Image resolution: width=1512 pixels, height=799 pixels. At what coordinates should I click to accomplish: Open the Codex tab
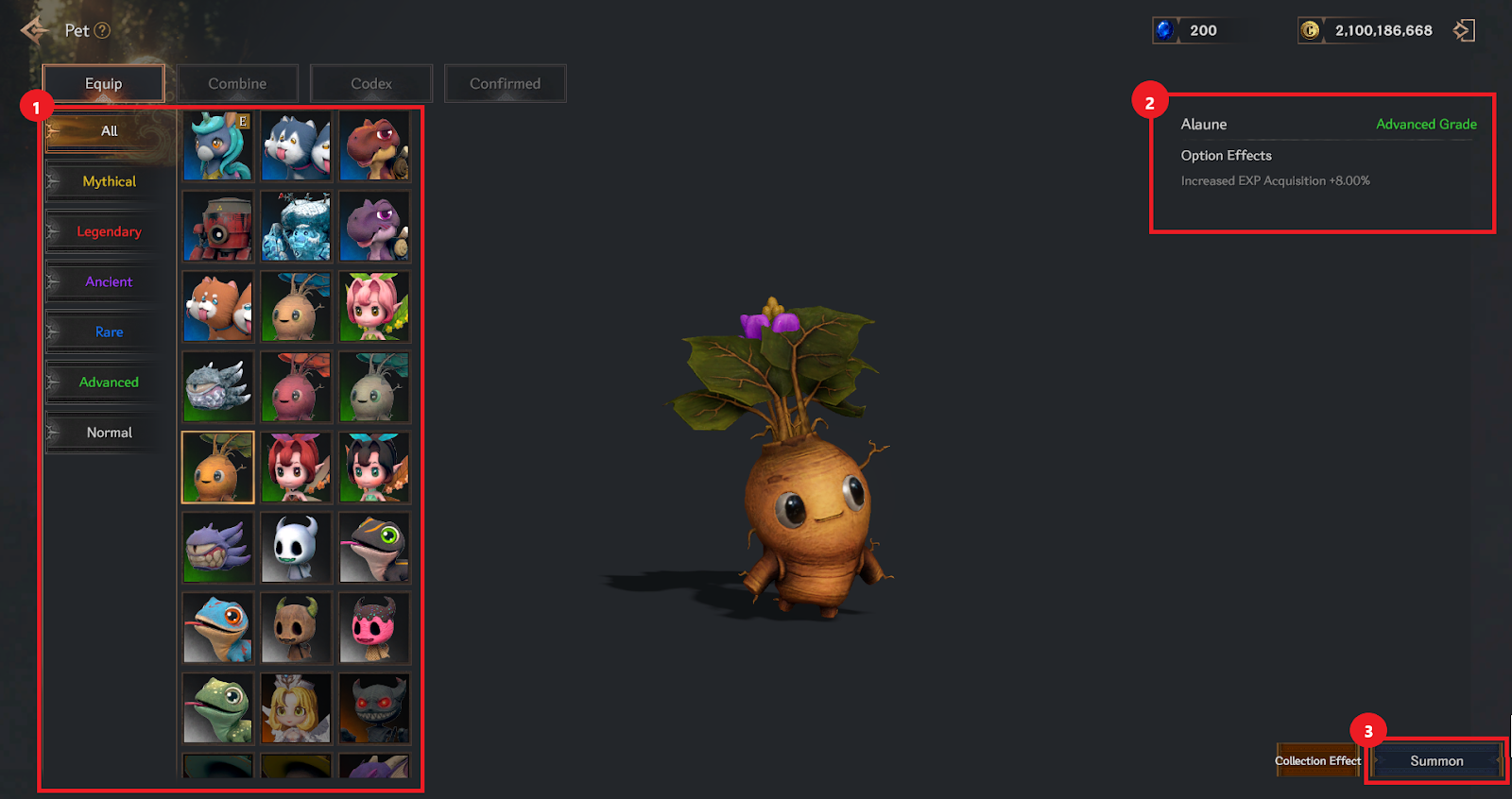371,83
